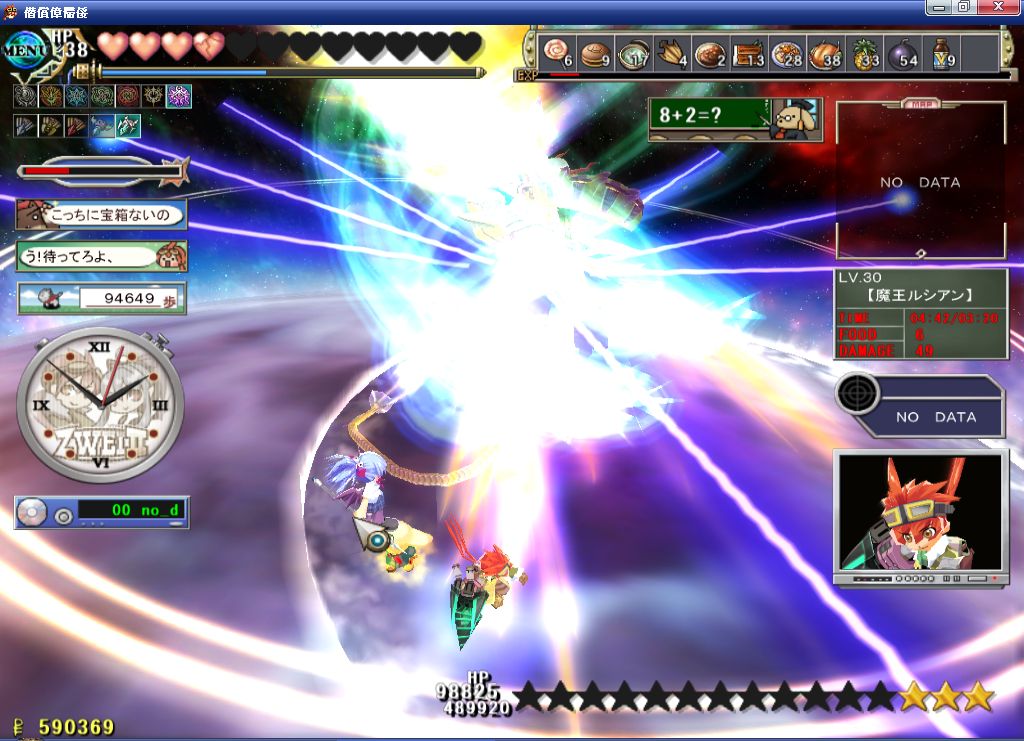Click the step counter pedometer gadget
The width and height of the screenshot is (1024, 741).
101,298
